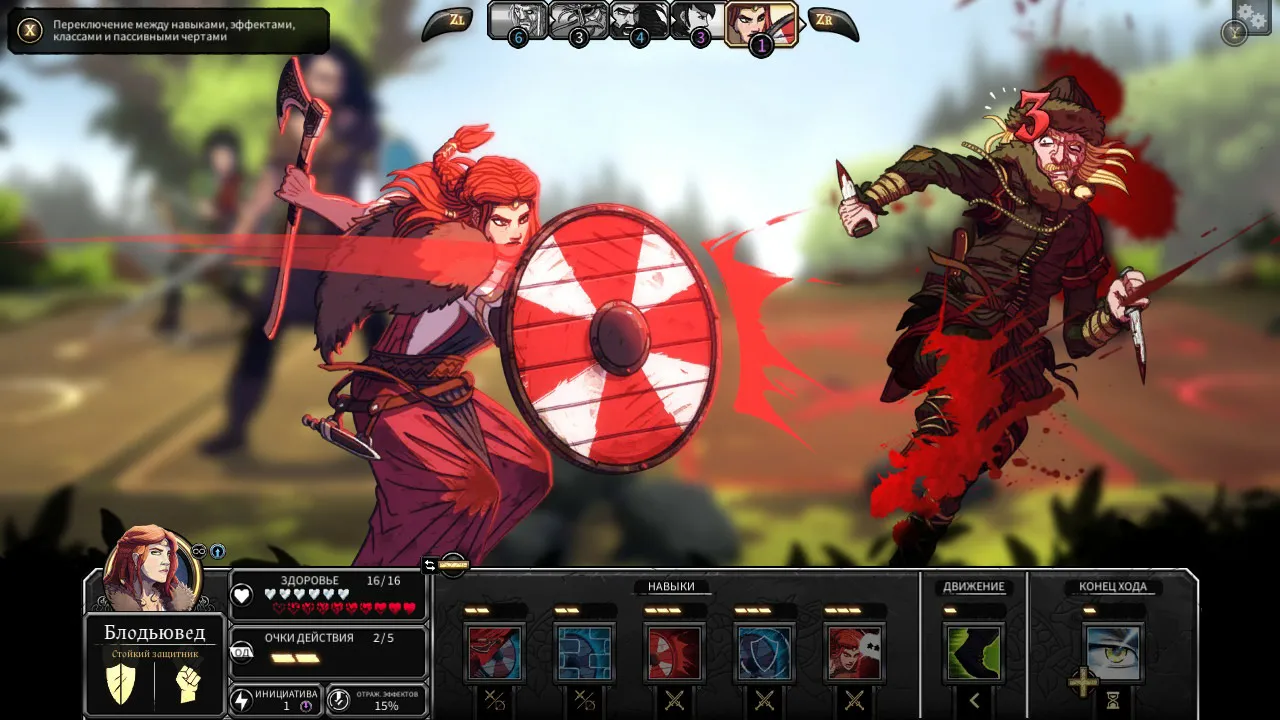
Task: Open the gear settings menu
Action: pos(1251,16)
